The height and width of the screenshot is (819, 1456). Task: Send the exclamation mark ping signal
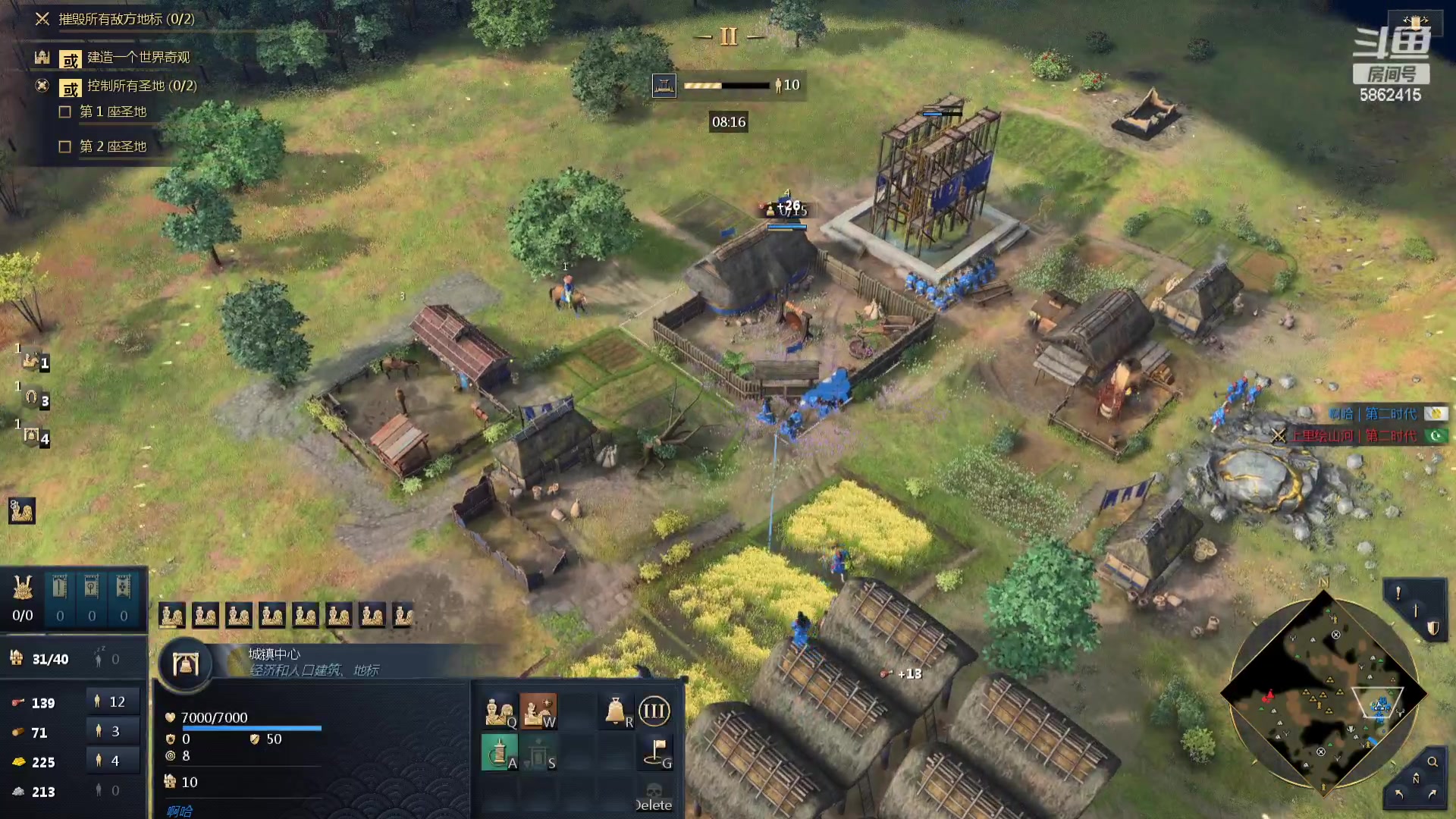pos(1398,593)
